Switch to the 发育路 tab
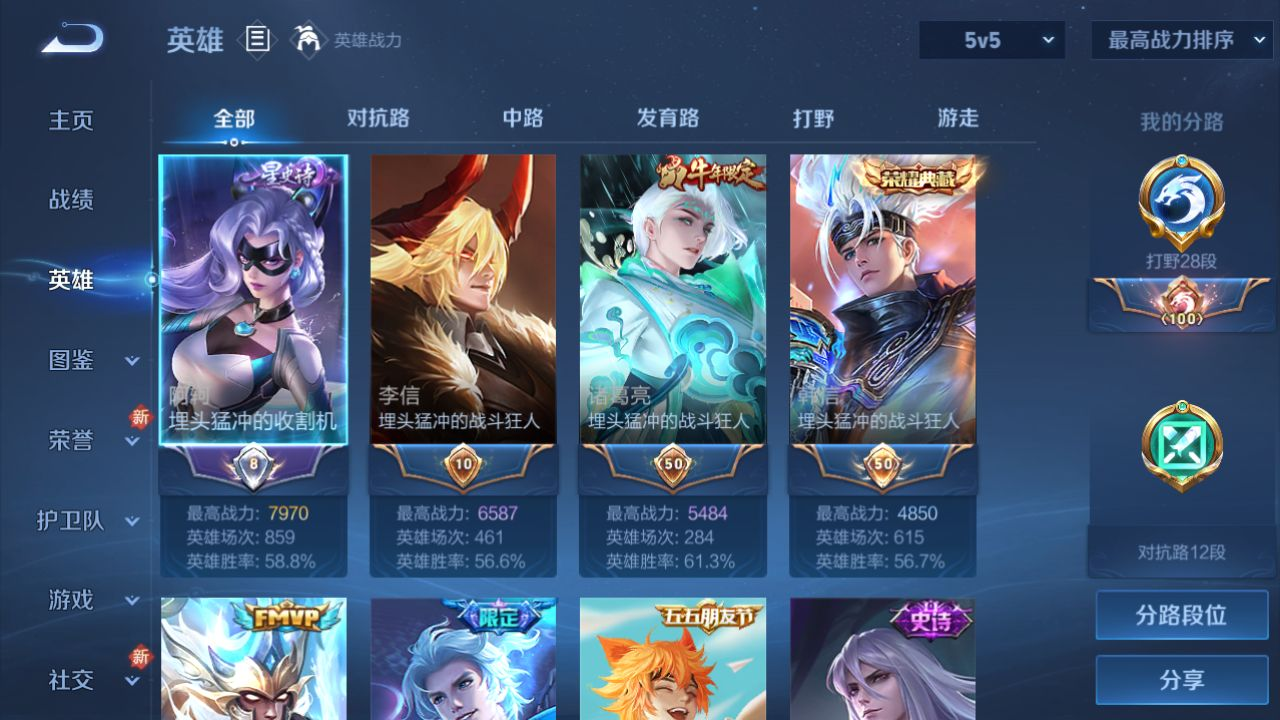The image size is (1280, 720). pos(668,118)
